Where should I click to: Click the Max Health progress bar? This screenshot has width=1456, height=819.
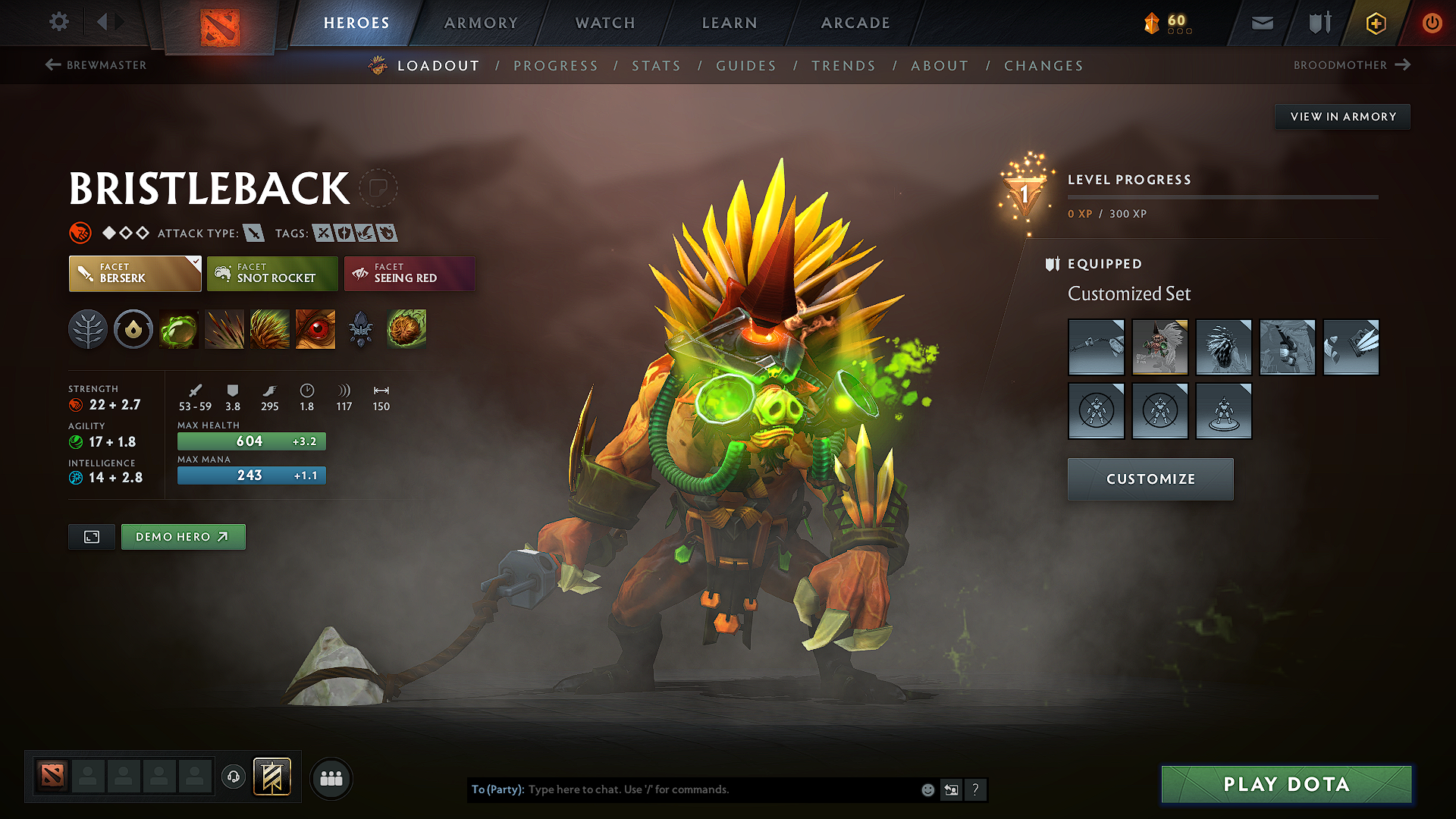click(x=251, y=441)
